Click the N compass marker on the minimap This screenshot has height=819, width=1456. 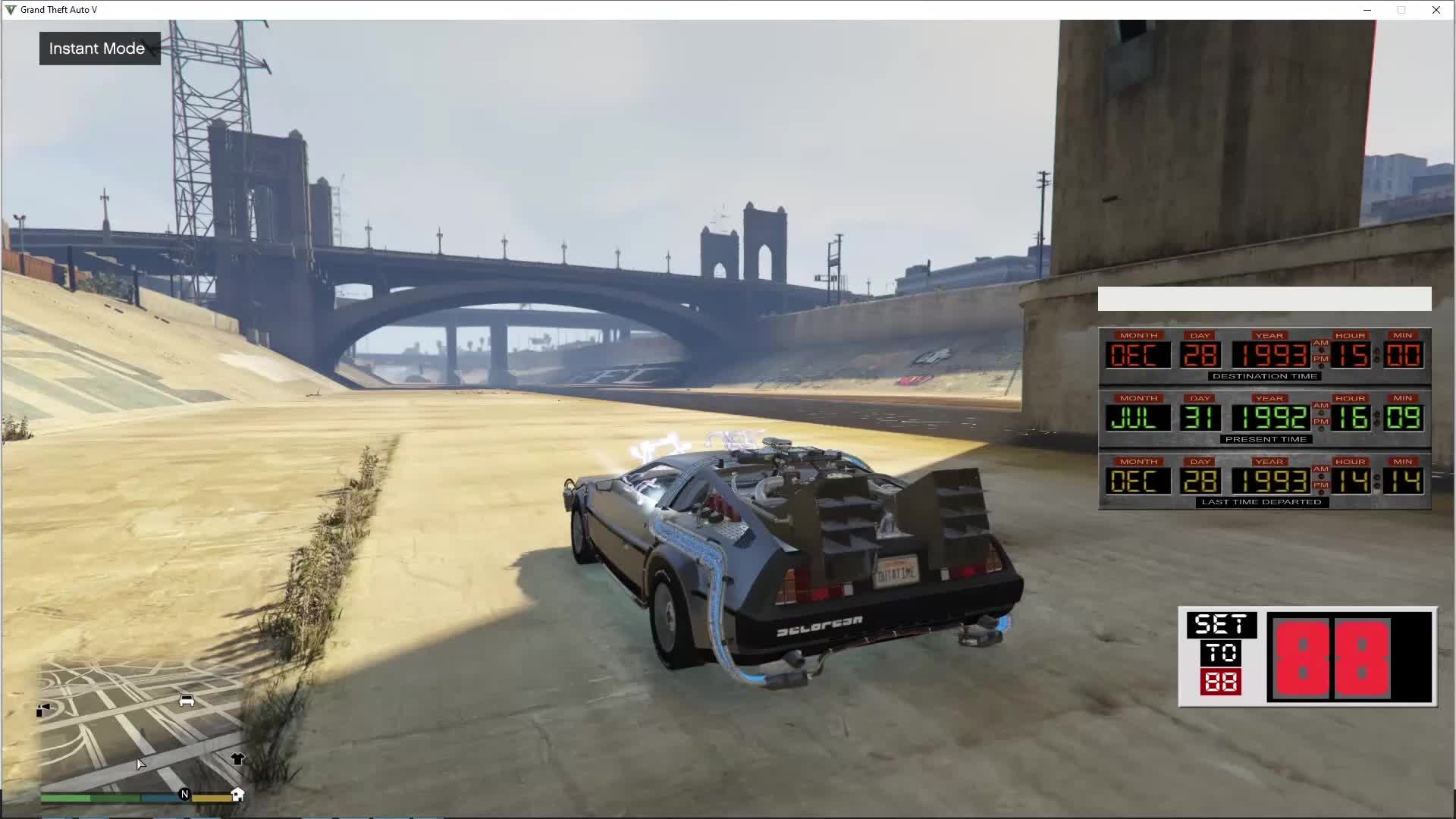[184, 794]
